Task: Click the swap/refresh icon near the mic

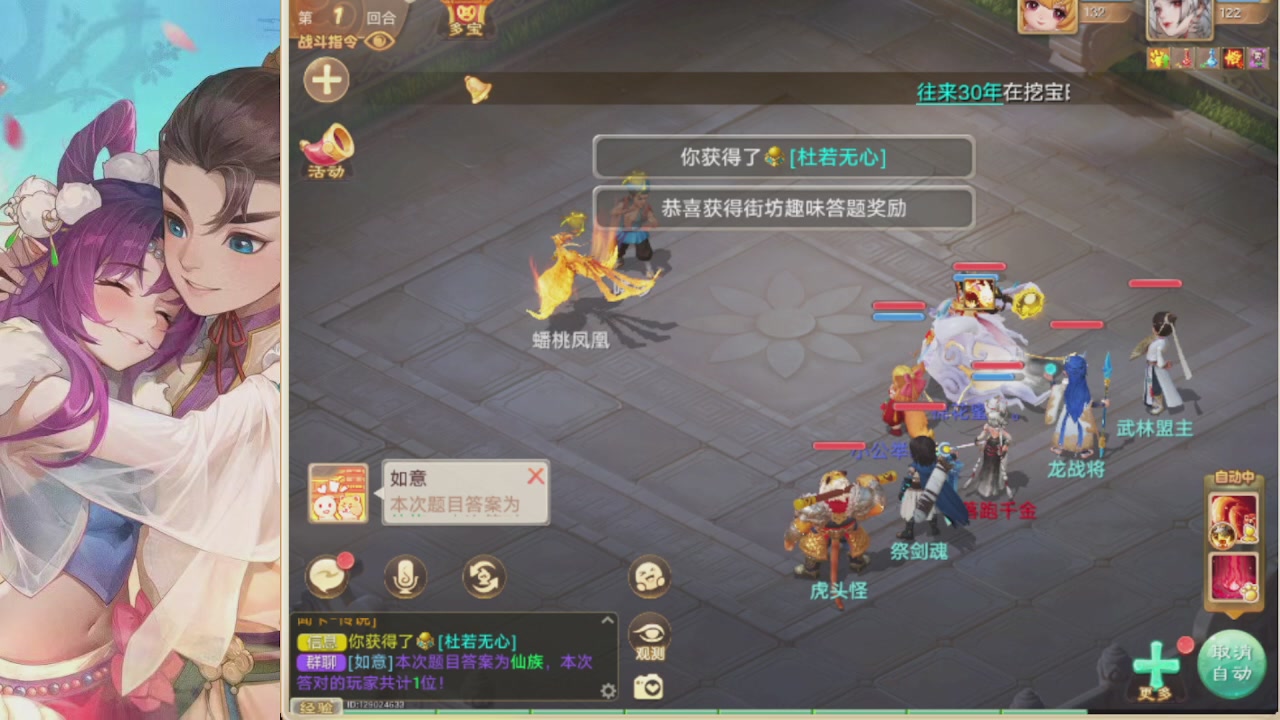Action: click(x=484, y=576)
